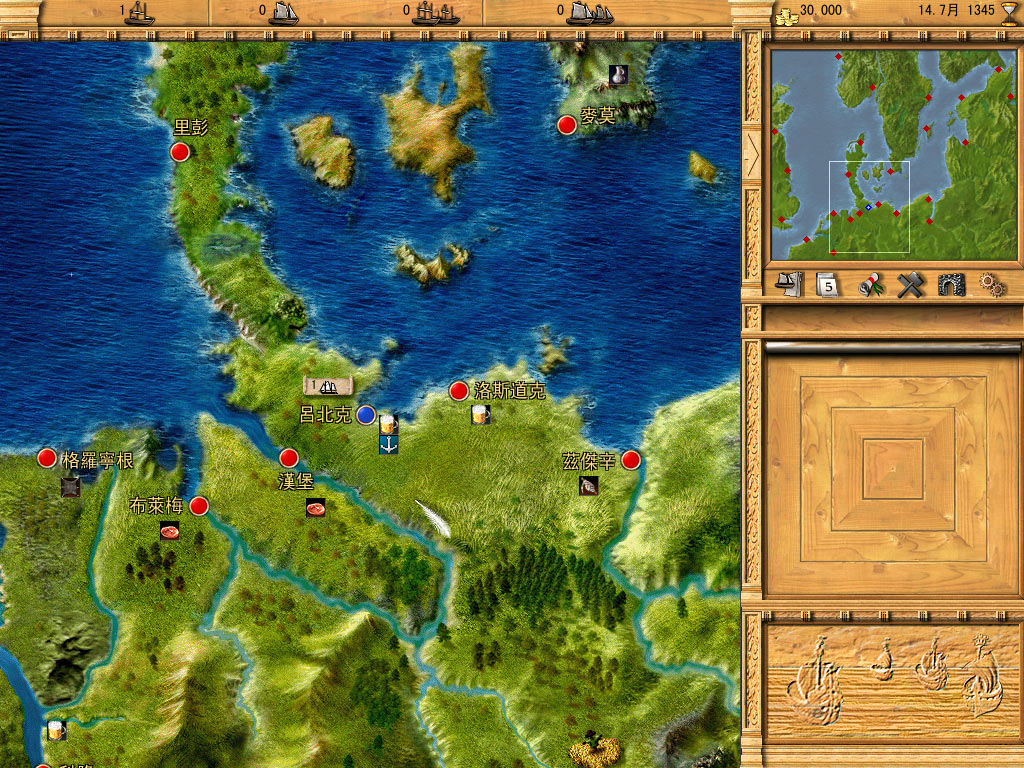Screen dimensions: 1024x768
Task: Open the merchant hat and documents icon
Action: (x=790, y=285)
